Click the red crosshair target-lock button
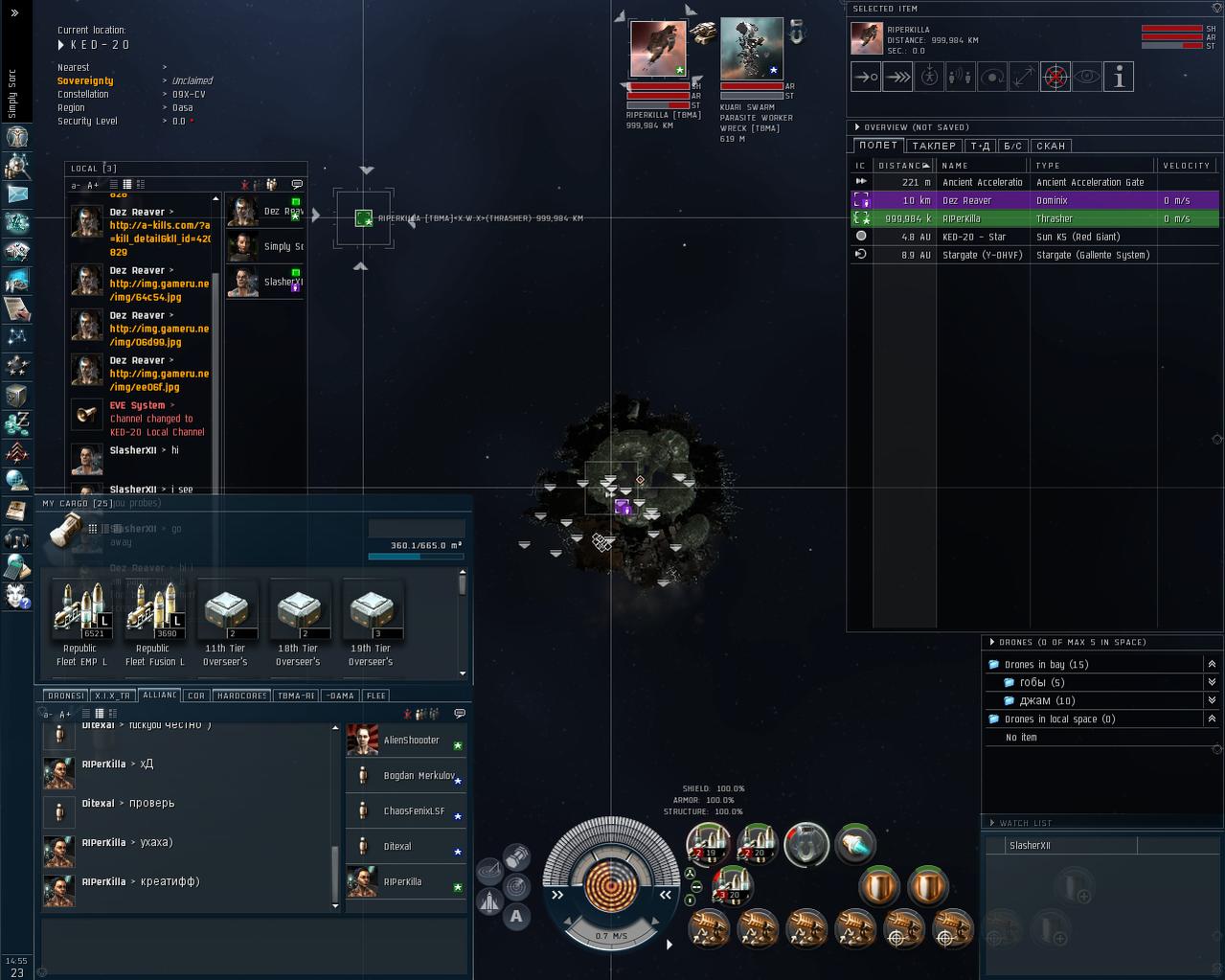 (x=1055, y=77)
